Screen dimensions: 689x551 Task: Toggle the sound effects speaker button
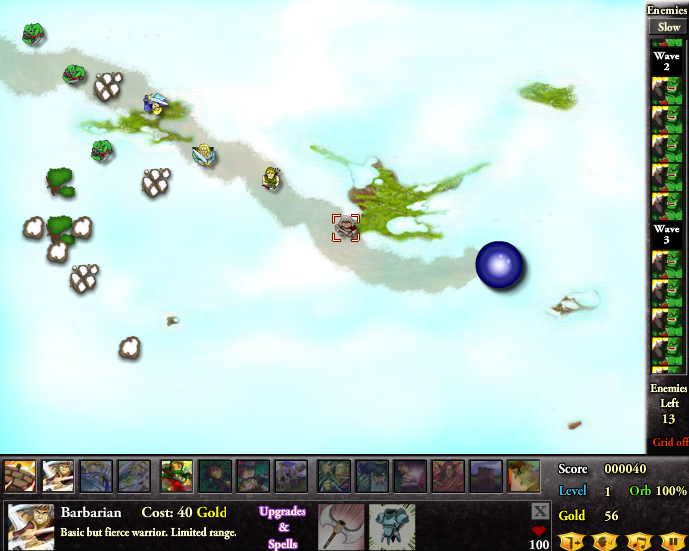[x=606, y=542]
